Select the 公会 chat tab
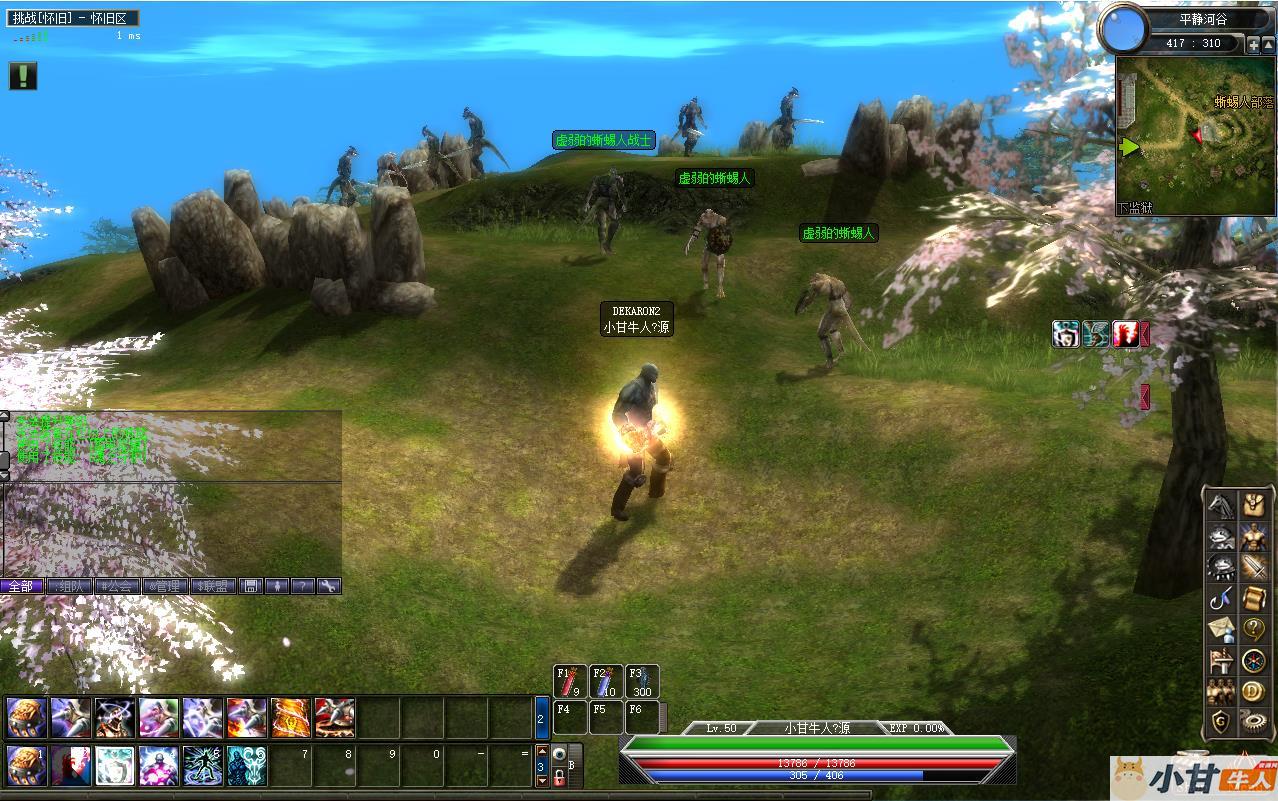 tap(117, 586)
